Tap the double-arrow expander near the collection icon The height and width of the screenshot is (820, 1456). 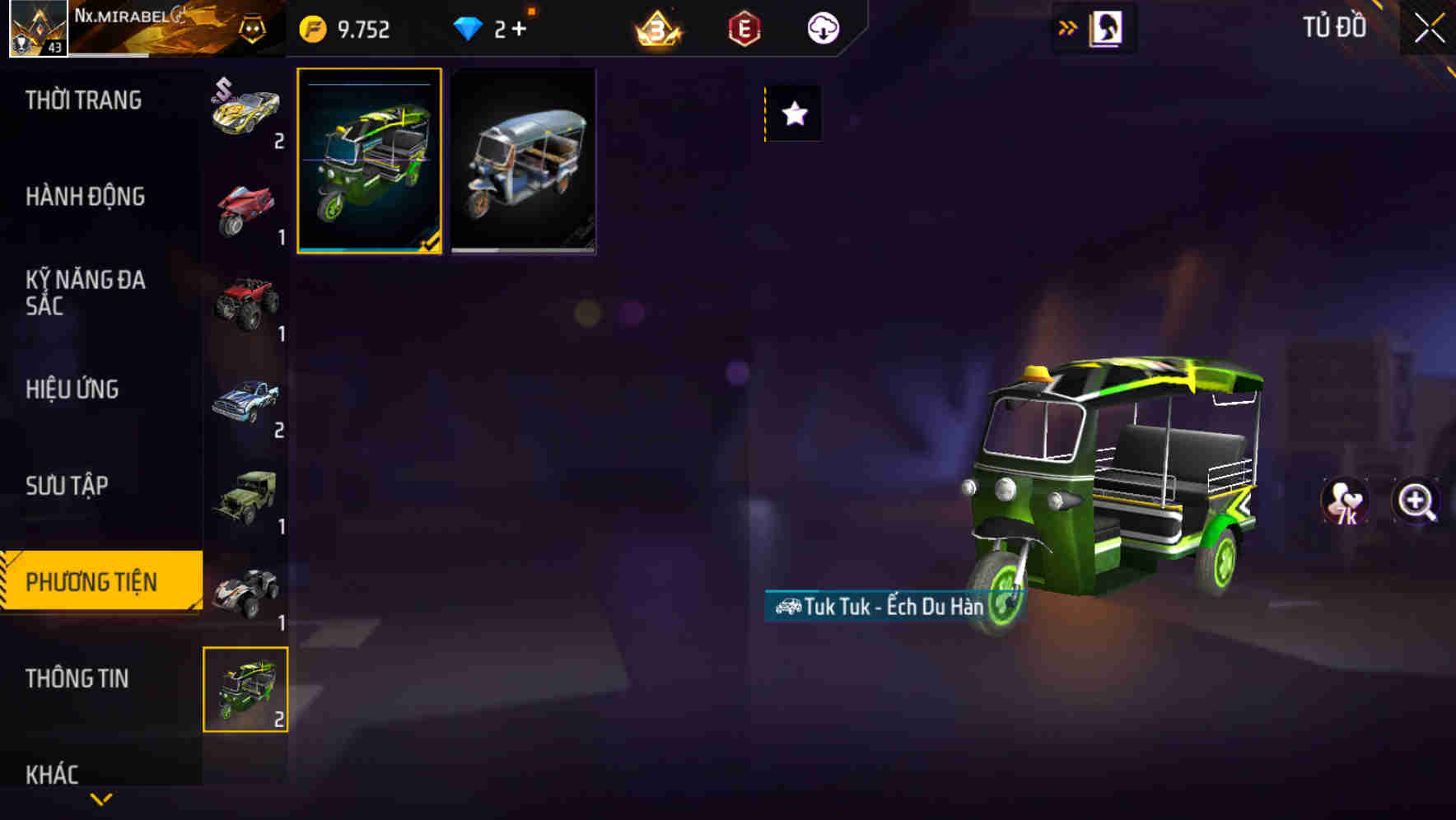point(1068,27)
